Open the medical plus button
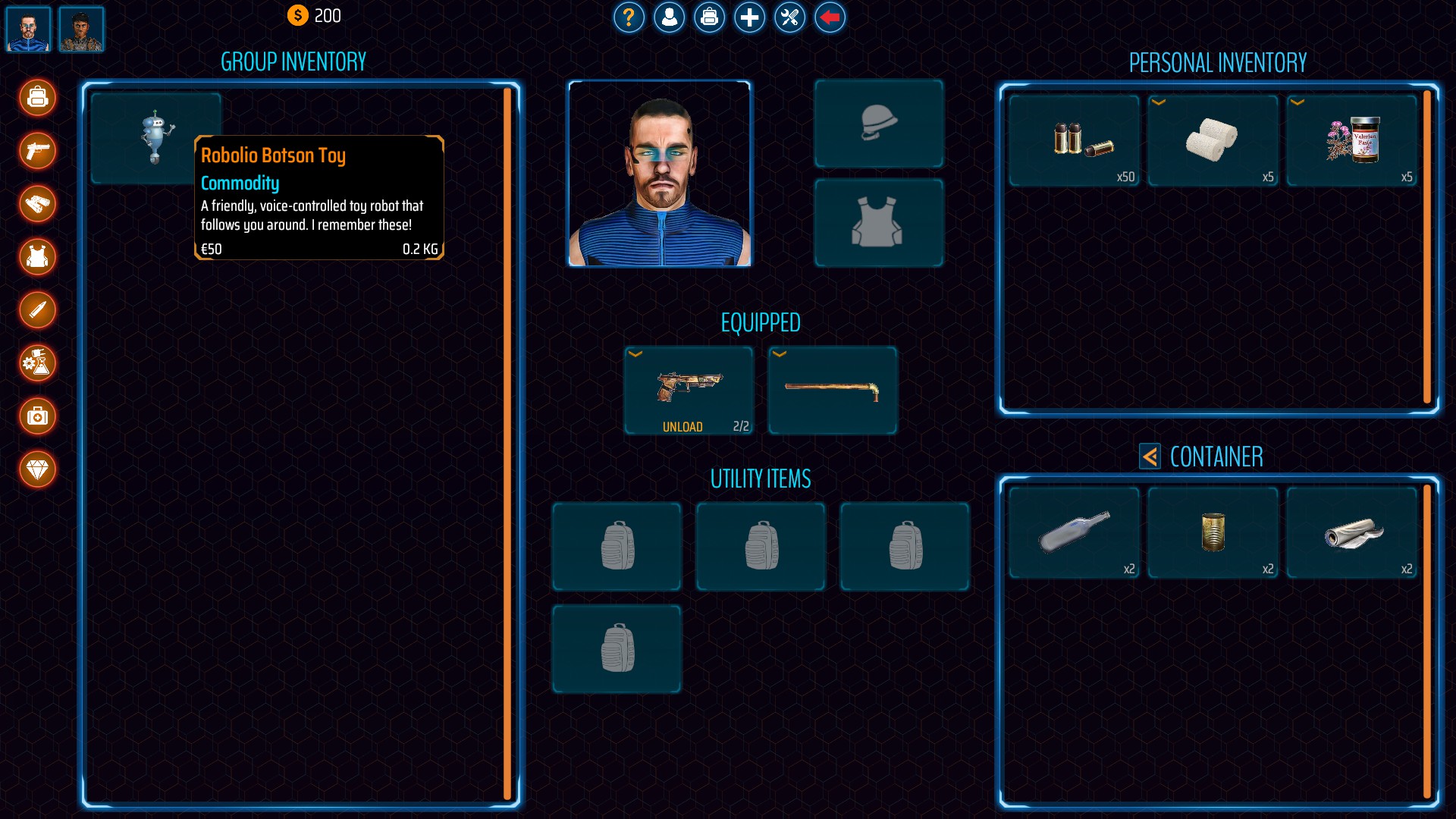1456x819 pixels. tap(749, 17)
